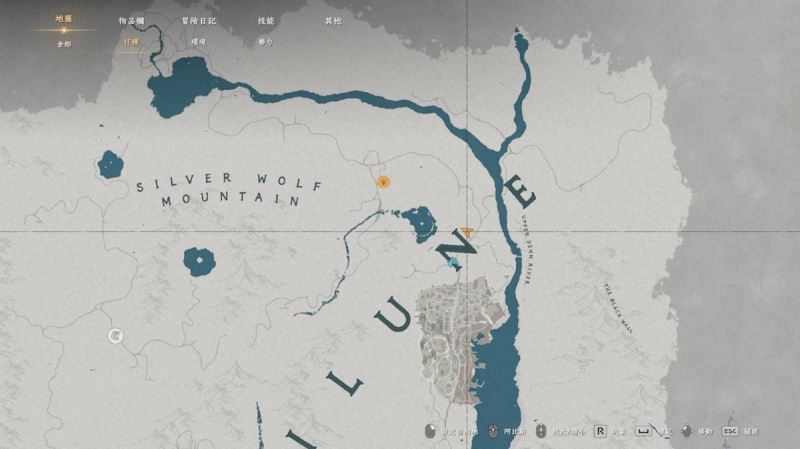The width and height of the screenshot is (800, 449).
Task: Show 全部 (all) map markers
Action: 64,43
